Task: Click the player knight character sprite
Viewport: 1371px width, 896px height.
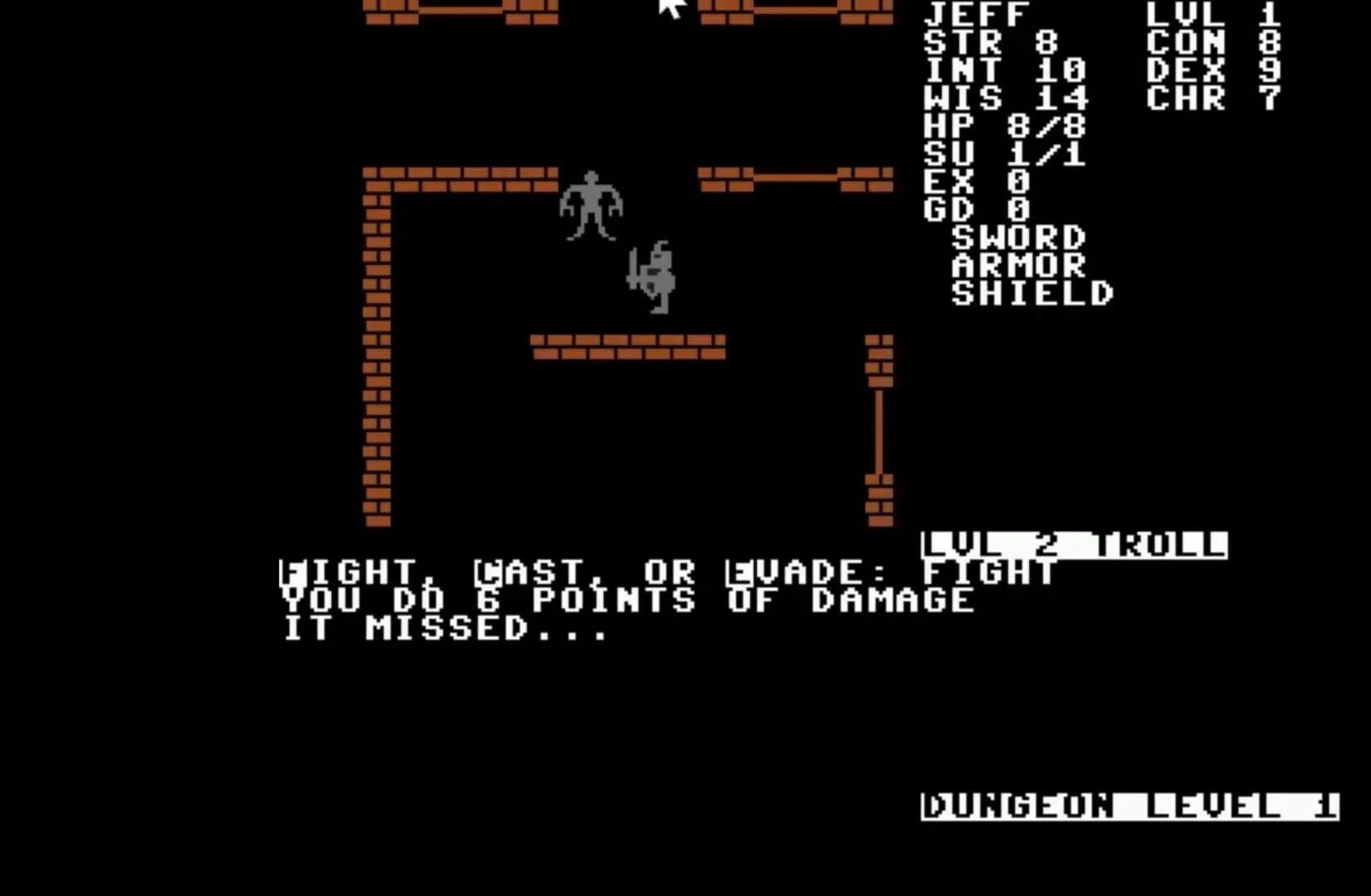Action: pos(651,274)
